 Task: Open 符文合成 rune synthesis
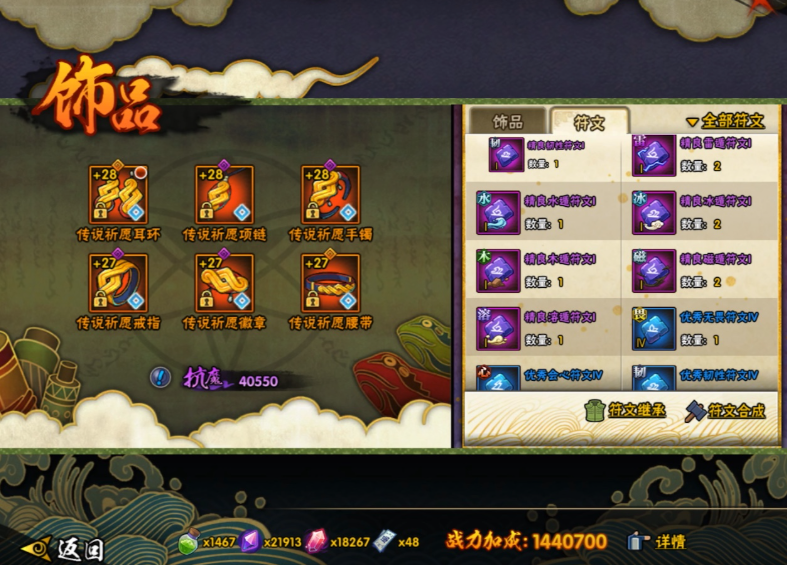tap(725, 411)
